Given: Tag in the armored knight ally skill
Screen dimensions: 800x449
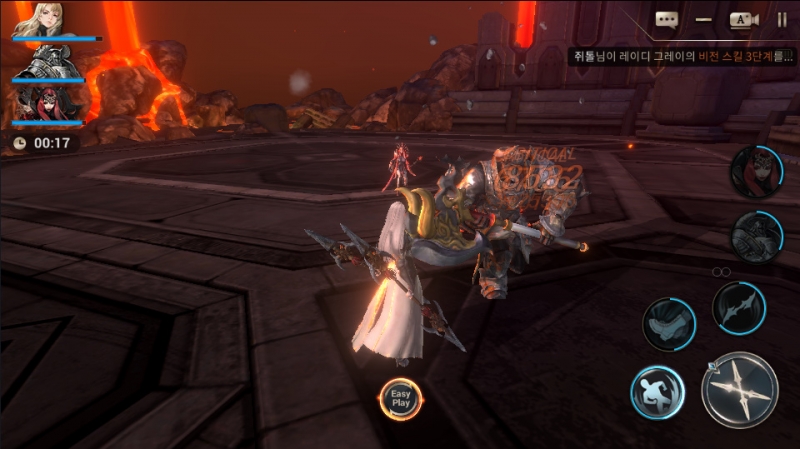Looking at the screenshot, I should (x=755, y=237).
